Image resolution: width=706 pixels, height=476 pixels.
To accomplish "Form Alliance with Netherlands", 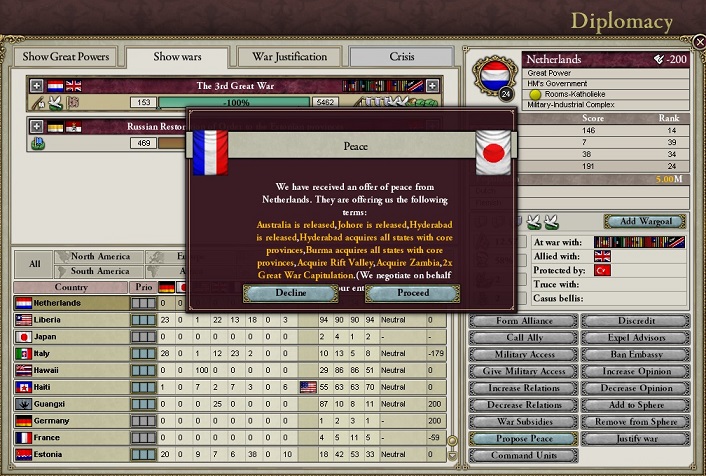I will [x=524, y=321].
